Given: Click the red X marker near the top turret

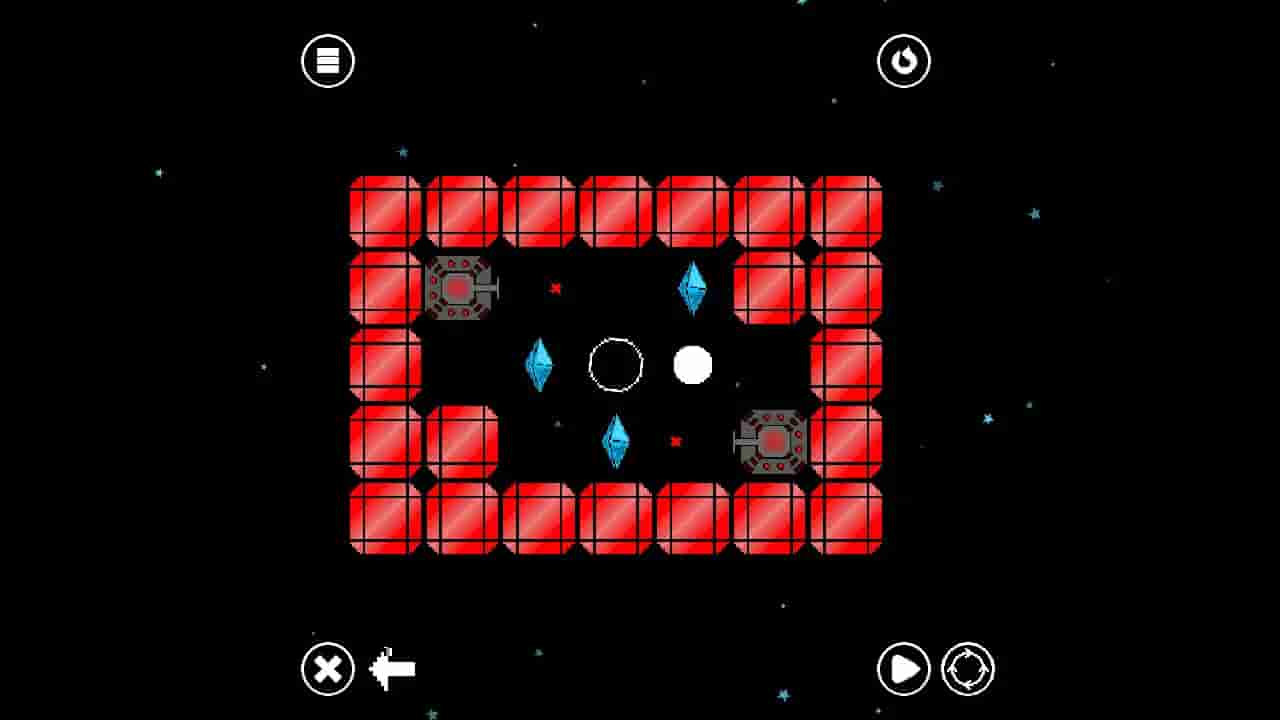Looking at the screenshot, I should pos(555,288).
